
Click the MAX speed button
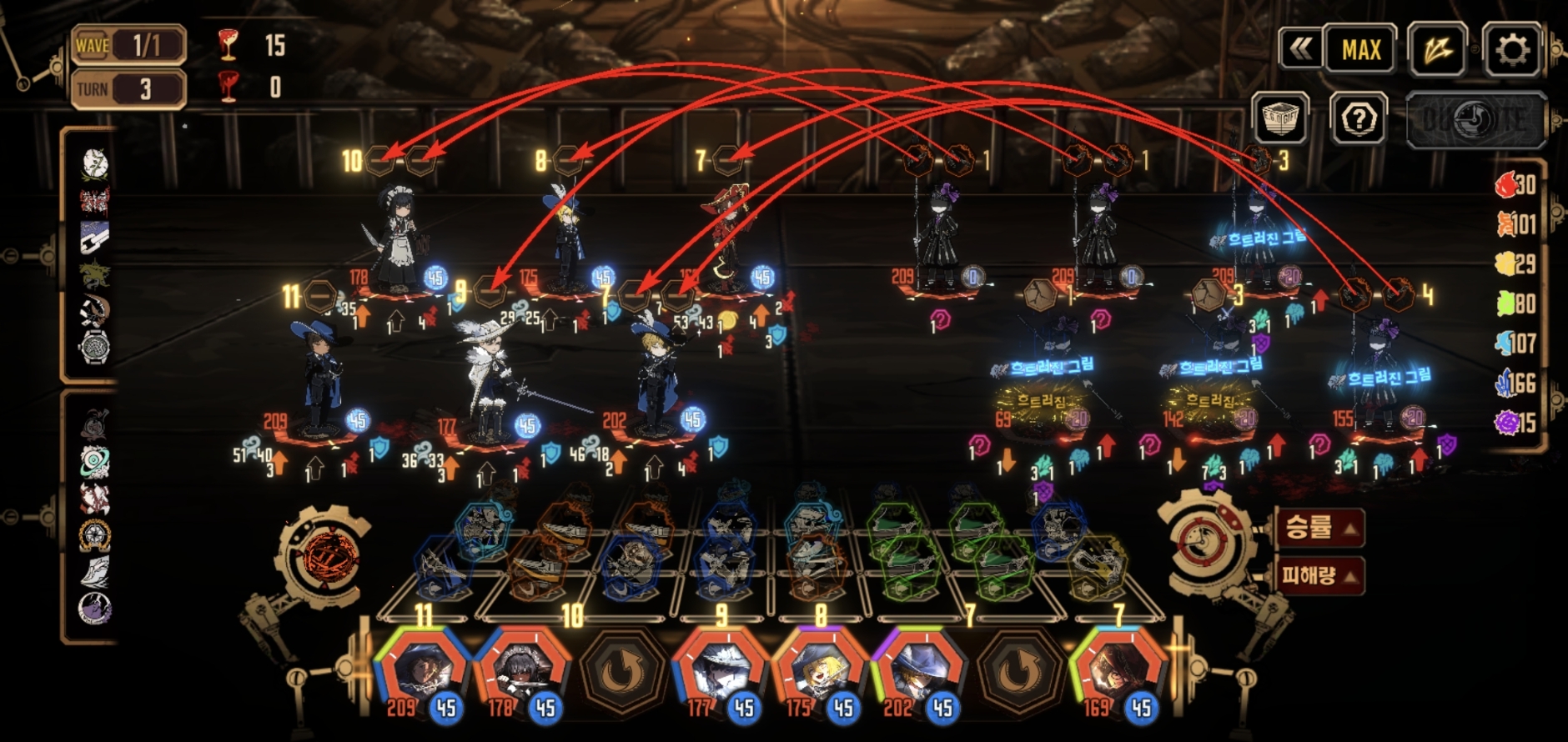point(1360,50)
